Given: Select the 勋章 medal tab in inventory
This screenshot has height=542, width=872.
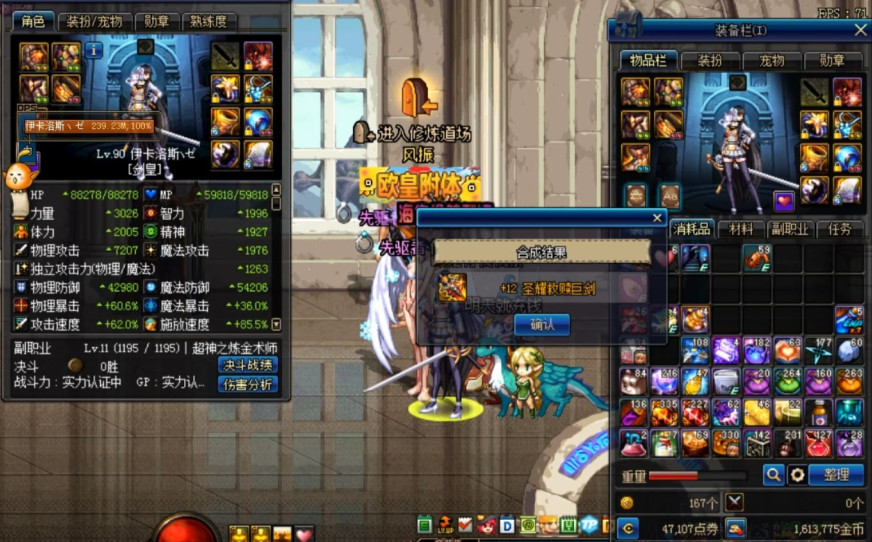Looking at the screenshot, I should click(x=832, y=60).
